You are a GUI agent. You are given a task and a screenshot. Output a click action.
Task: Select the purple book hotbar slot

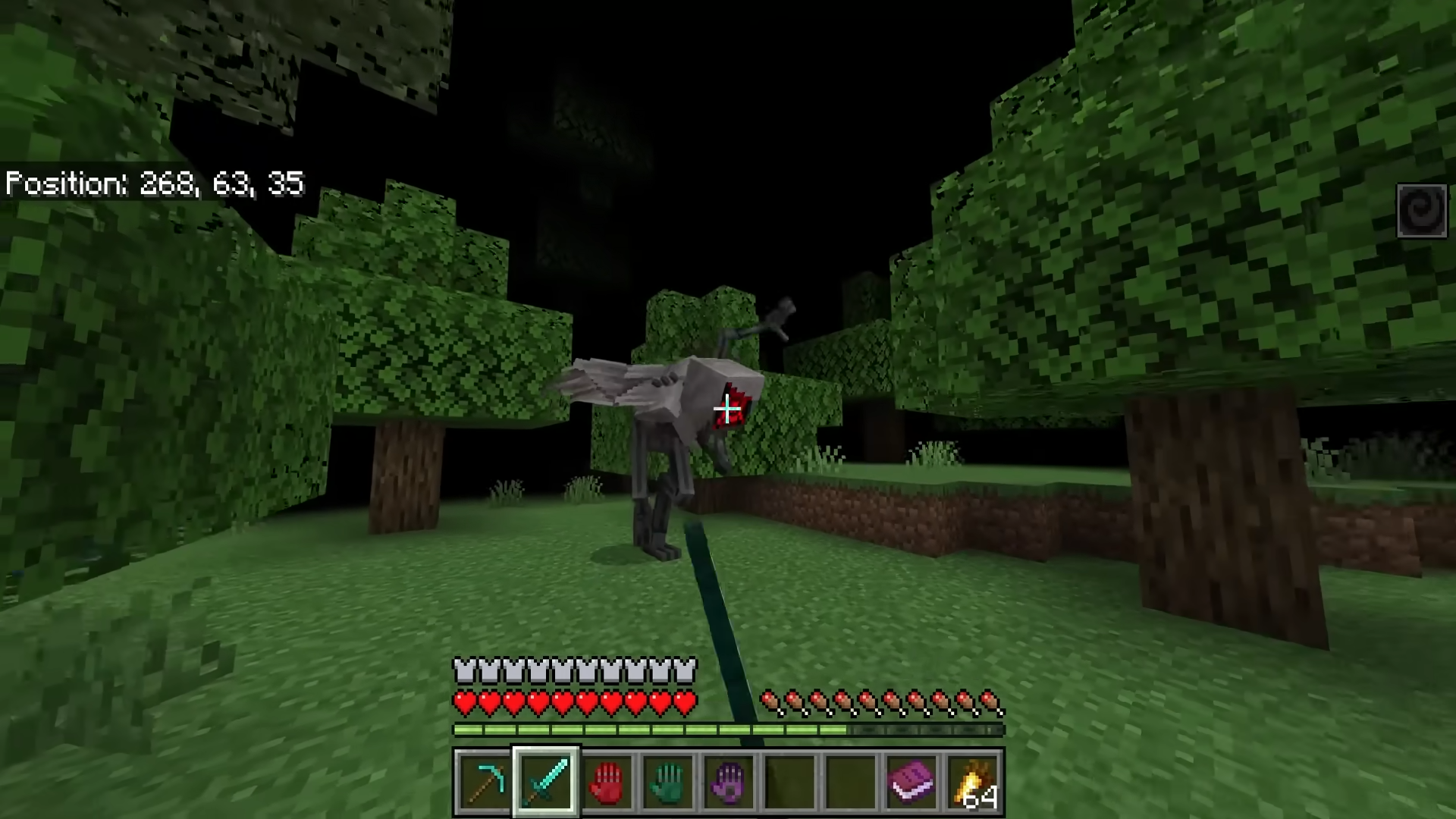pyautogui.click(x=912, y=782)
